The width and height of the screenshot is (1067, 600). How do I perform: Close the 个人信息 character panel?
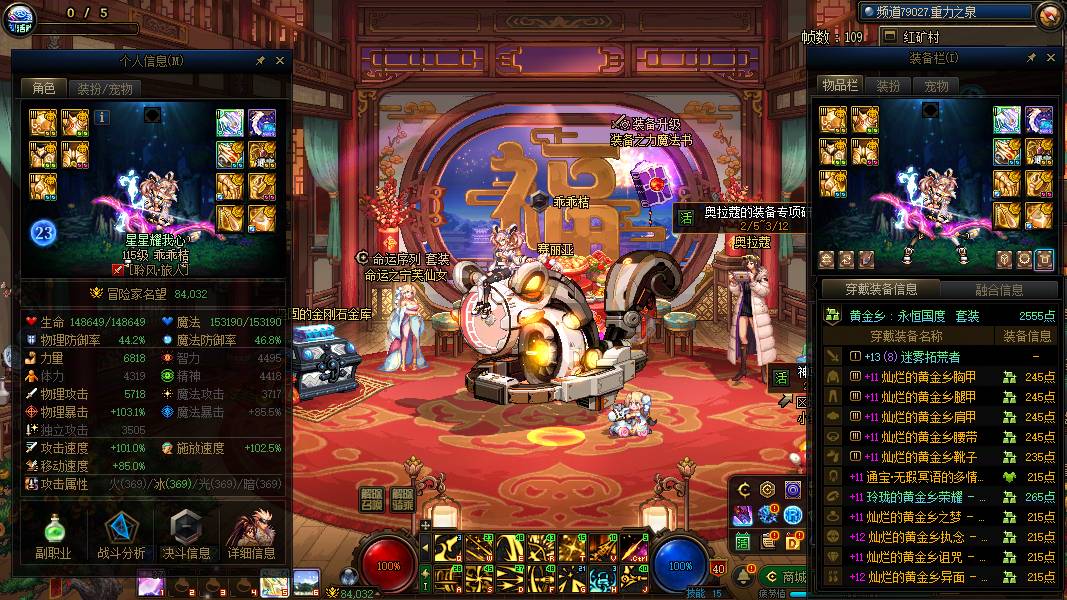(280, 61)
